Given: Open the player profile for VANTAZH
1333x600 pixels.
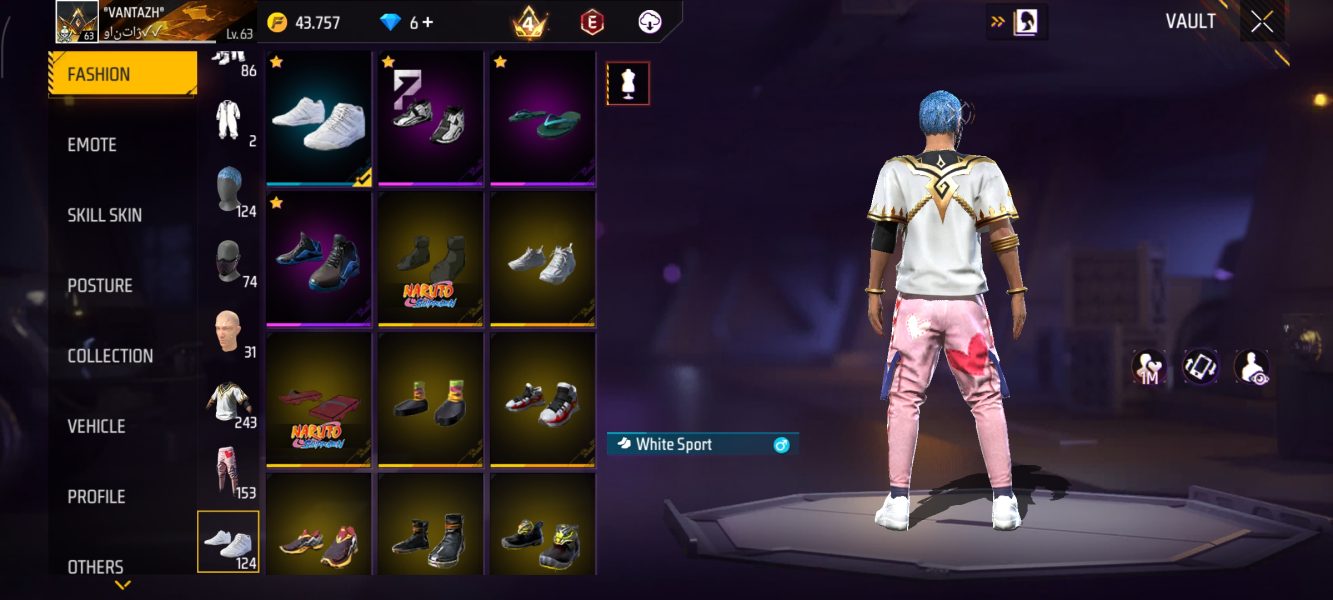Looking at the screenshot, I should click(x=76, y=22).
